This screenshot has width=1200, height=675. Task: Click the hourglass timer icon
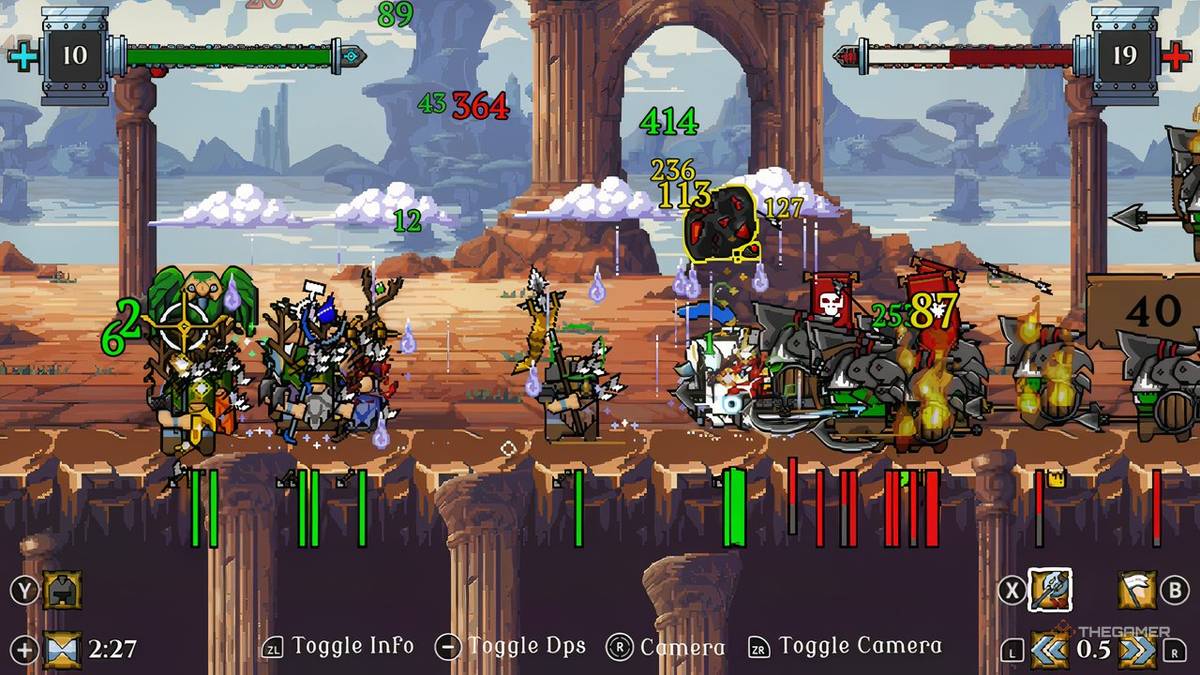click(x=62, y=648)
